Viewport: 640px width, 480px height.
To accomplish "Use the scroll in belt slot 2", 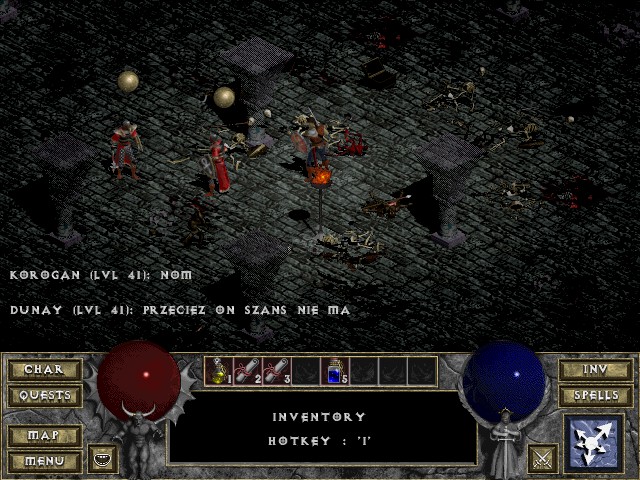I will click(x=247, y=372).
